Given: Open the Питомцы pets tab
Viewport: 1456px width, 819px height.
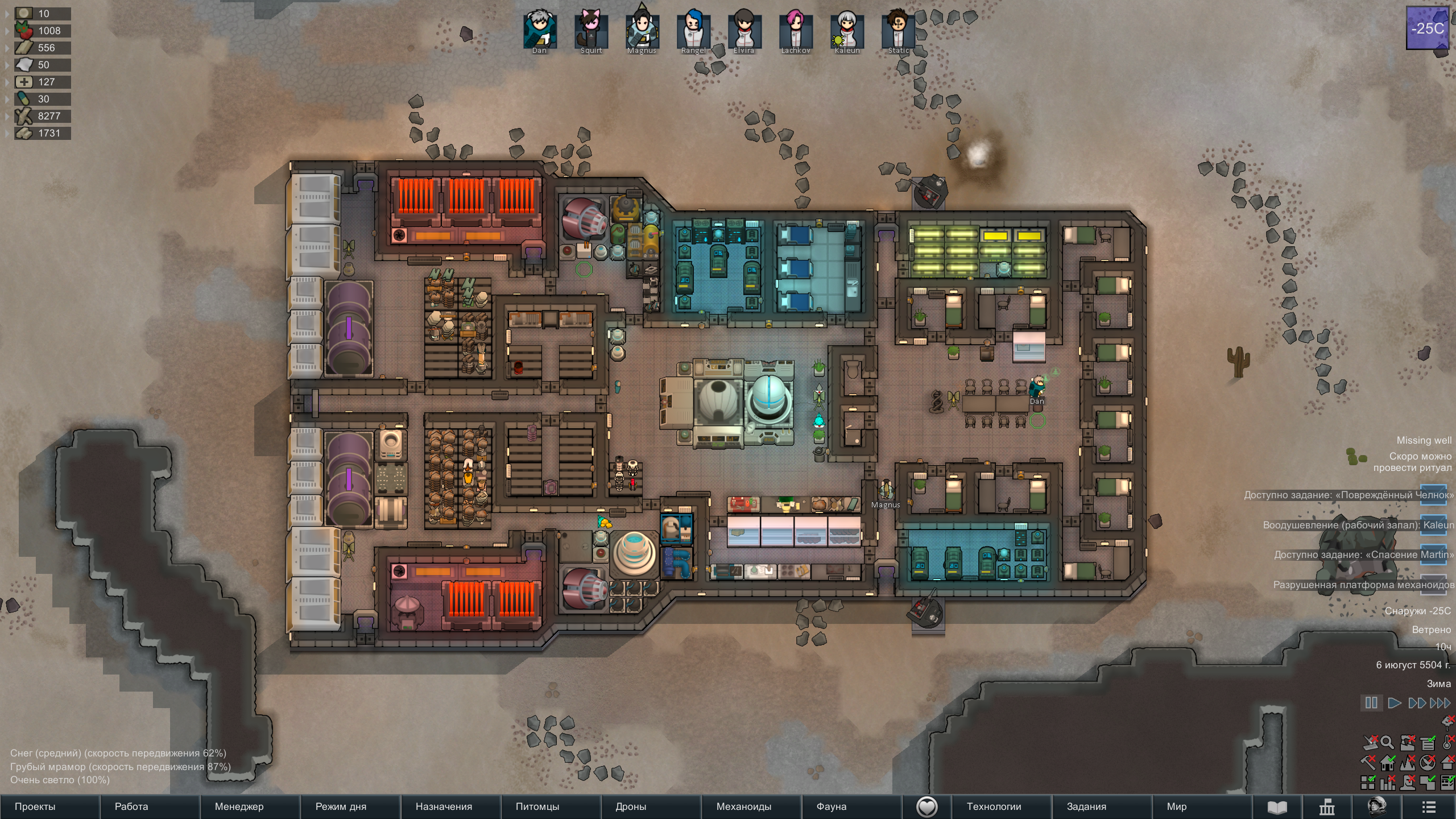Looking at the screenshot, I should coord(537,806).
